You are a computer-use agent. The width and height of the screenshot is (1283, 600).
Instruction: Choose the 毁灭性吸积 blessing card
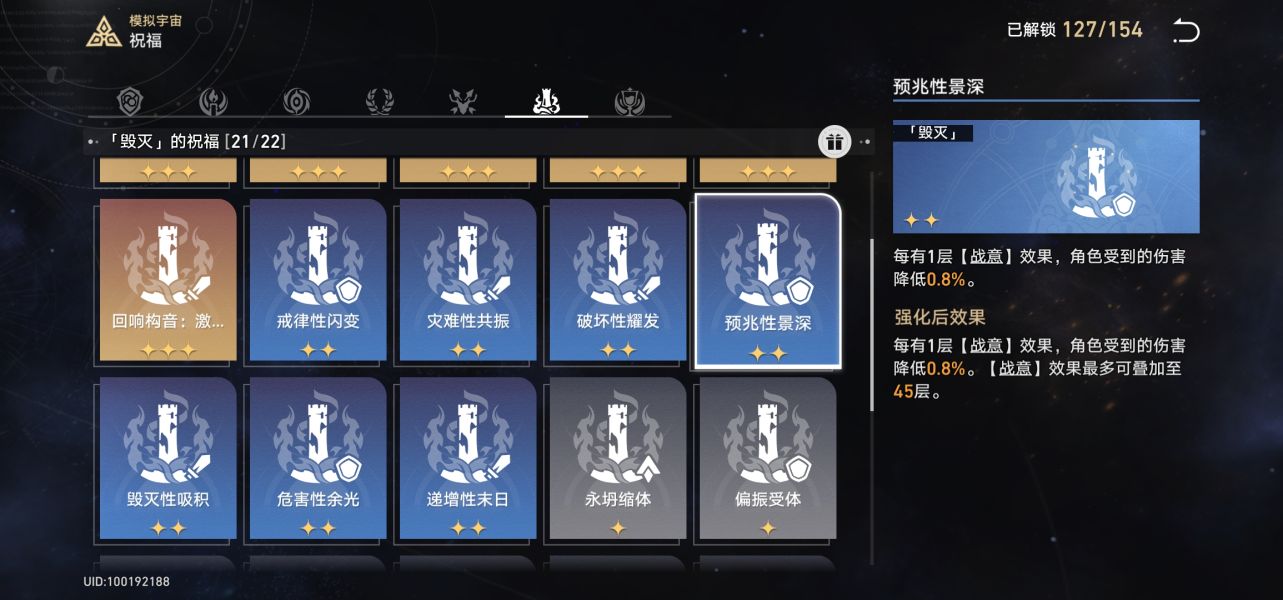(x=168, y=458)
